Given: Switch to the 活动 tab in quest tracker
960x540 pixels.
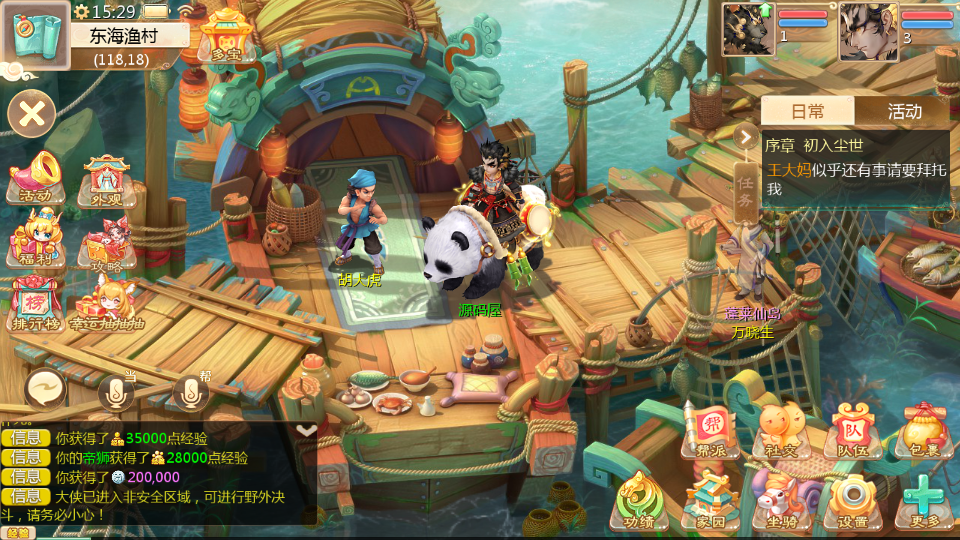Looking at the screenshot, I should coord(904,112).
